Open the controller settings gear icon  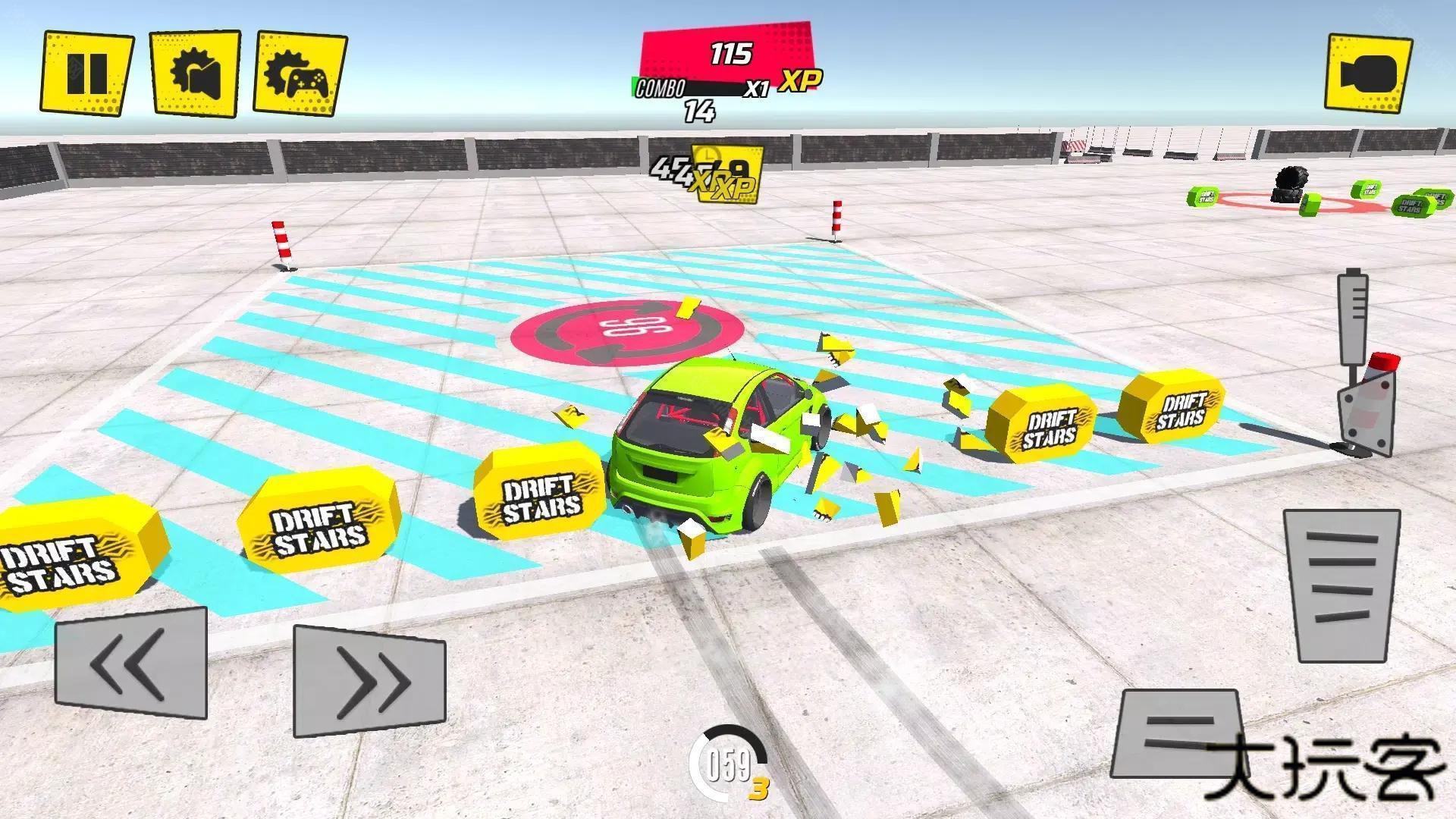pyautogui.click(x=299, y=74)
